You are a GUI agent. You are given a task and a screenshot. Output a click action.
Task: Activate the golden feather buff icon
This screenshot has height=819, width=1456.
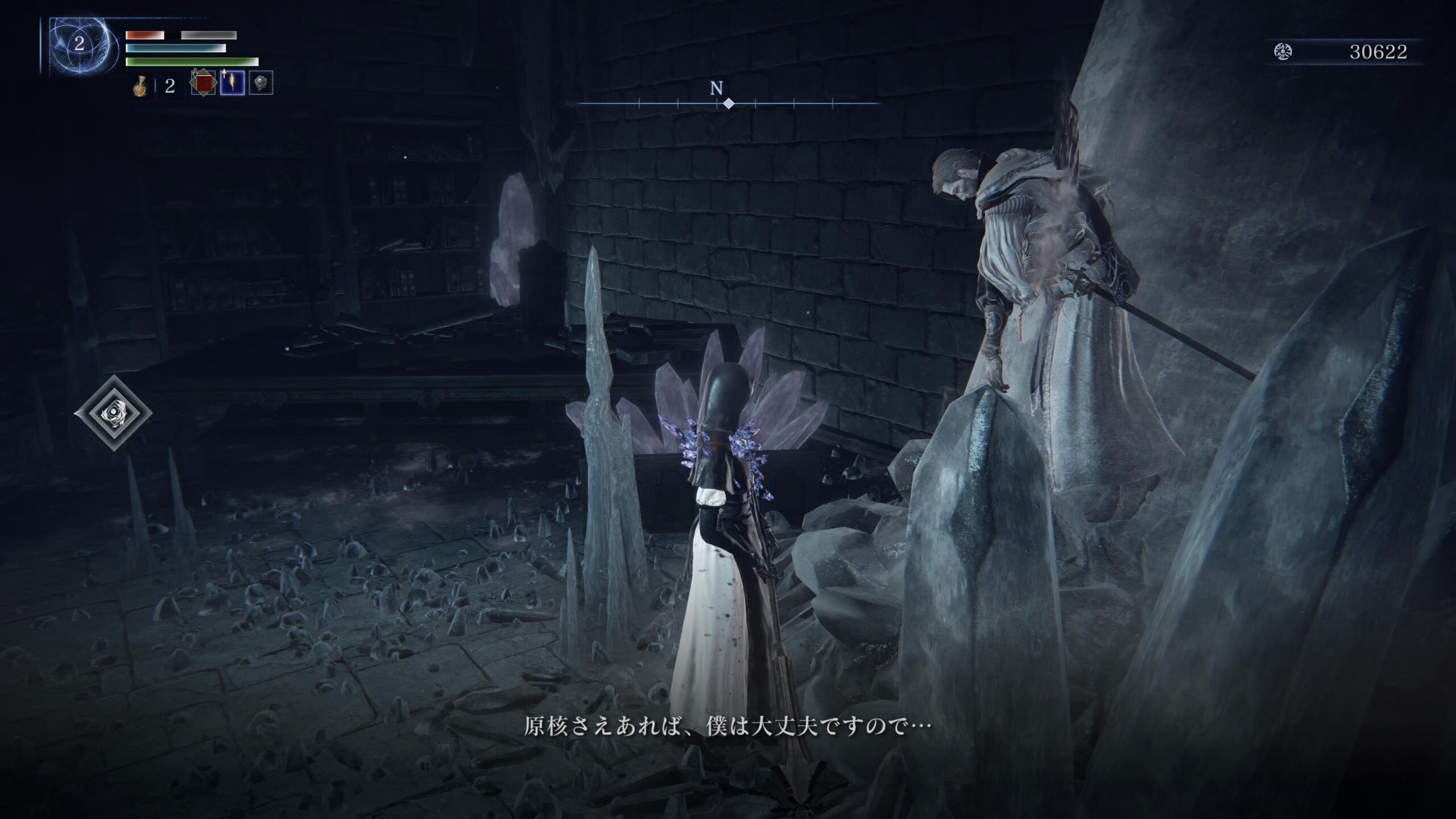point(232,83)
